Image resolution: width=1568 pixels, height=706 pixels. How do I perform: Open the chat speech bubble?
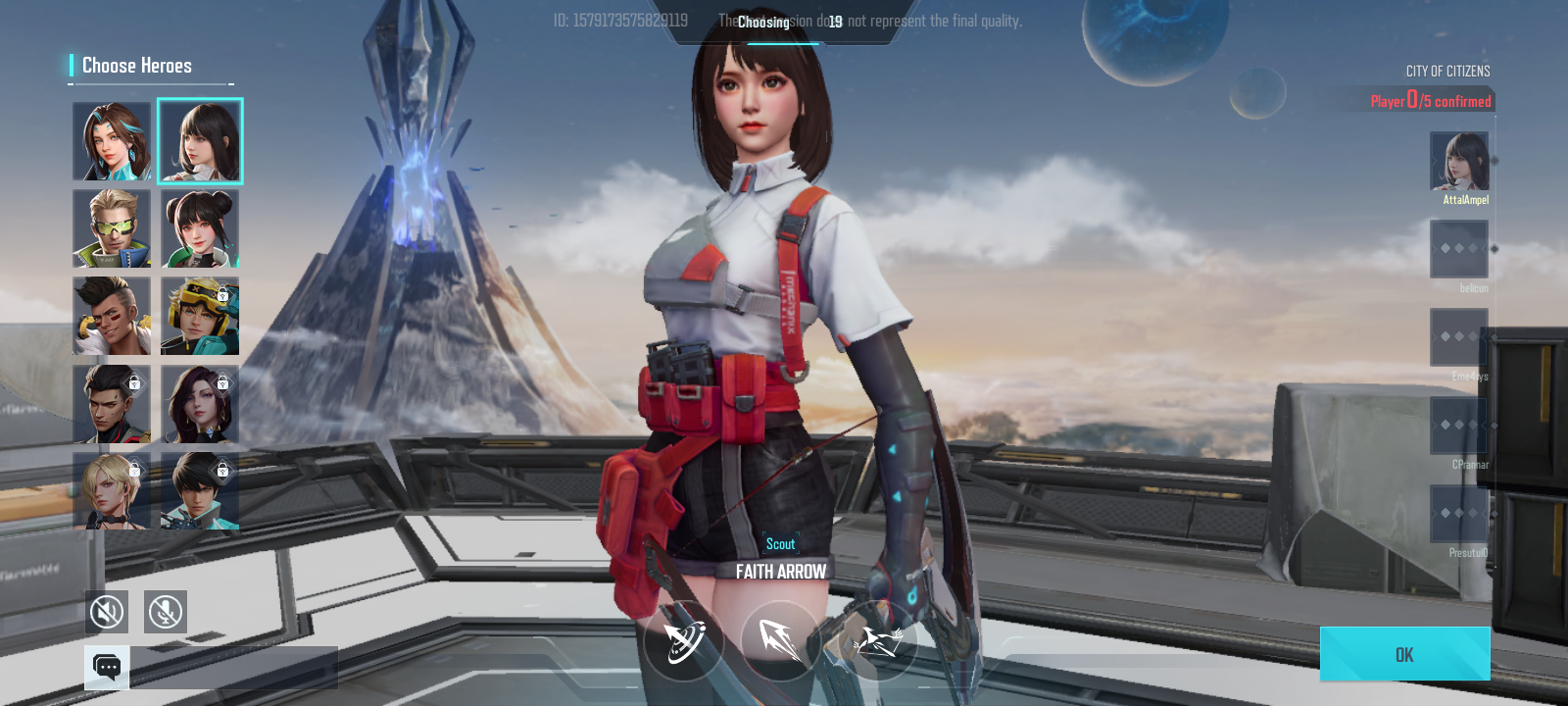pyautogui.click(x=107, y=668)
